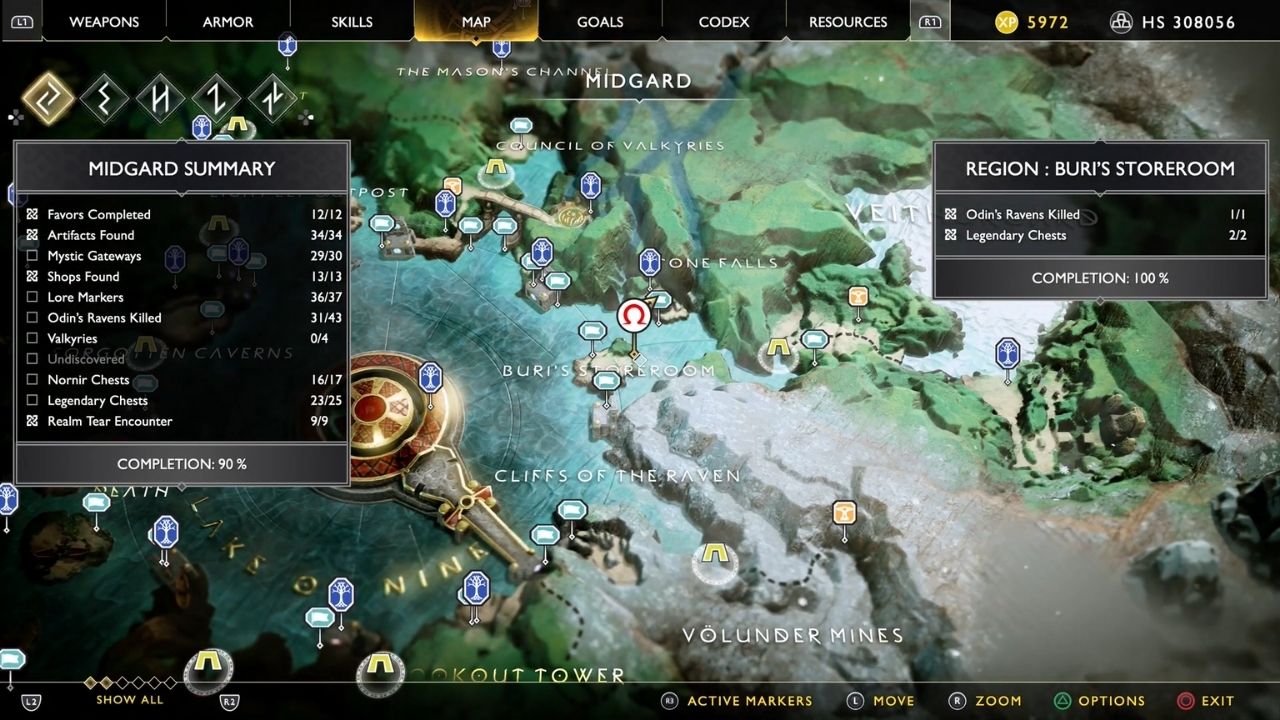Viewport: 1280px width, 720px height.
Task: Switch to the Weapons tab
Action: coord(104,22)
